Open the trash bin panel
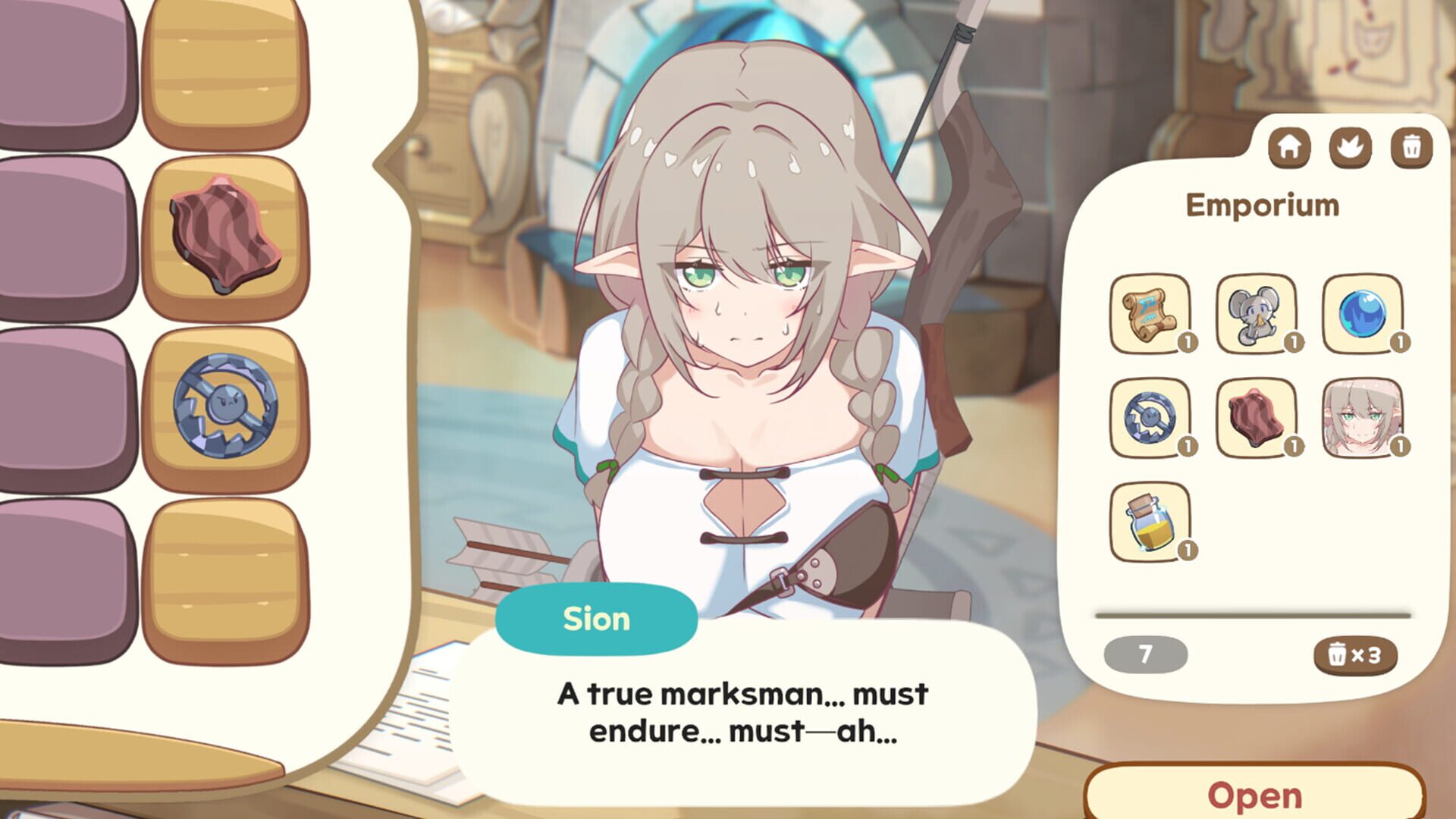This screenshot has height=819, width=1456. tap(1409, 147)
